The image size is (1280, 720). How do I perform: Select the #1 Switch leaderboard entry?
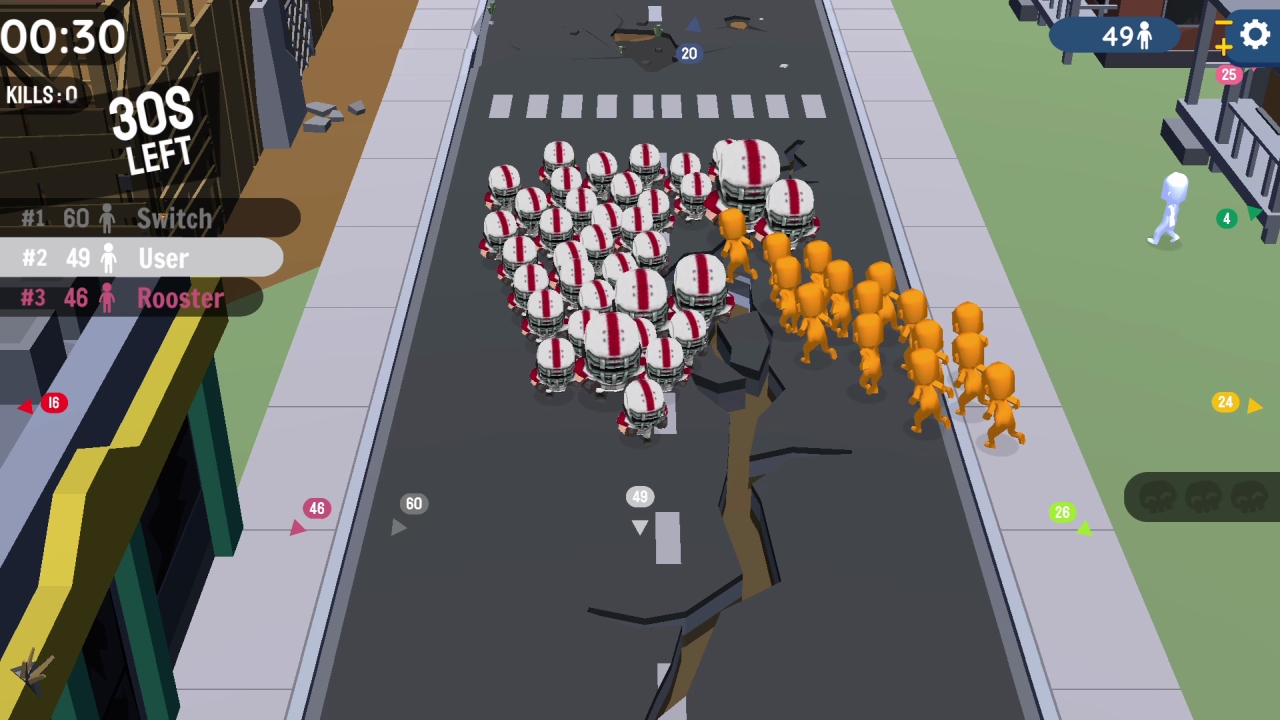pyautogui.click(x=140, y=219)
